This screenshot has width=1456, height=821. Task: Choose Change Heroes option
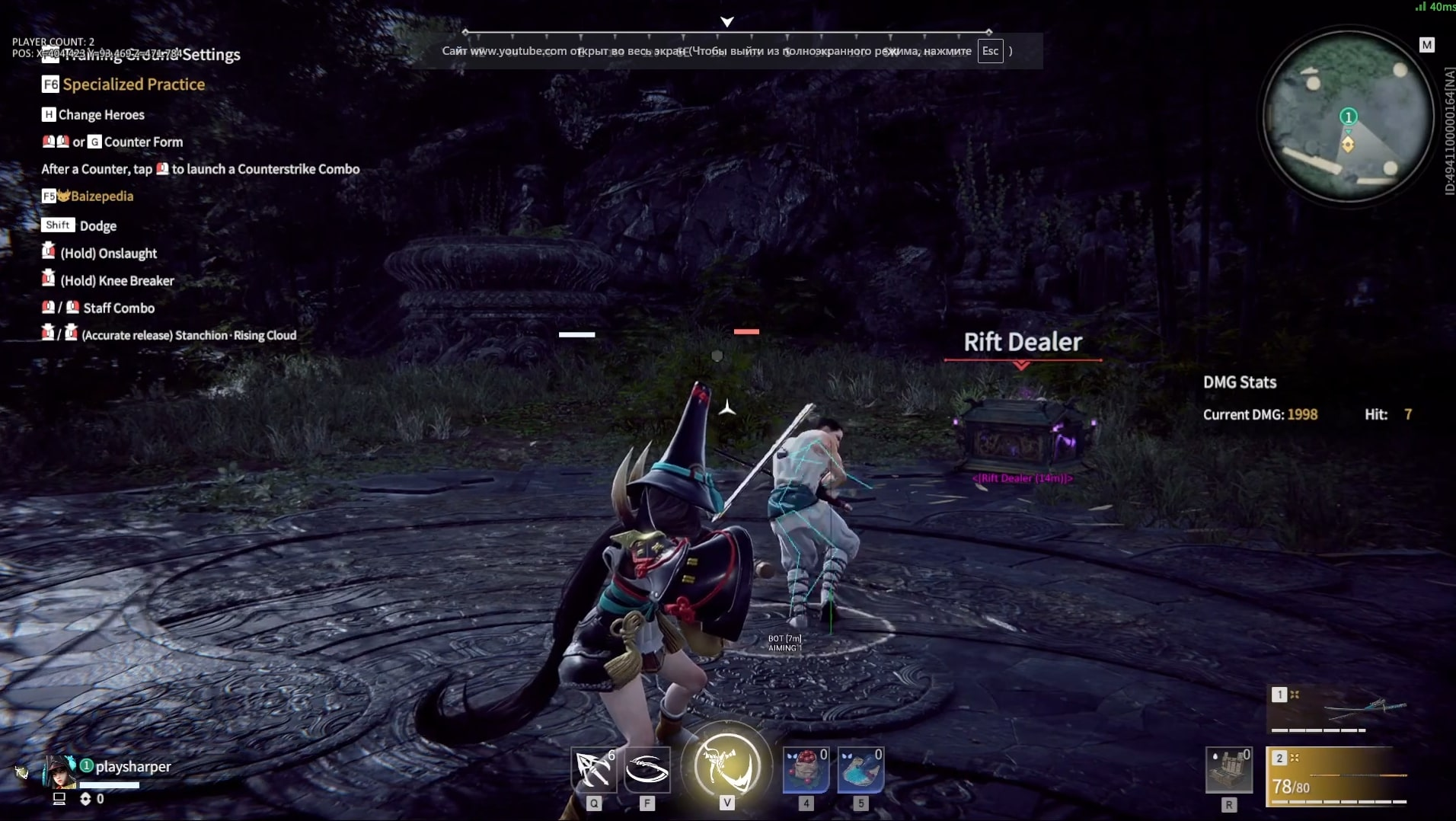pos(101,115)
